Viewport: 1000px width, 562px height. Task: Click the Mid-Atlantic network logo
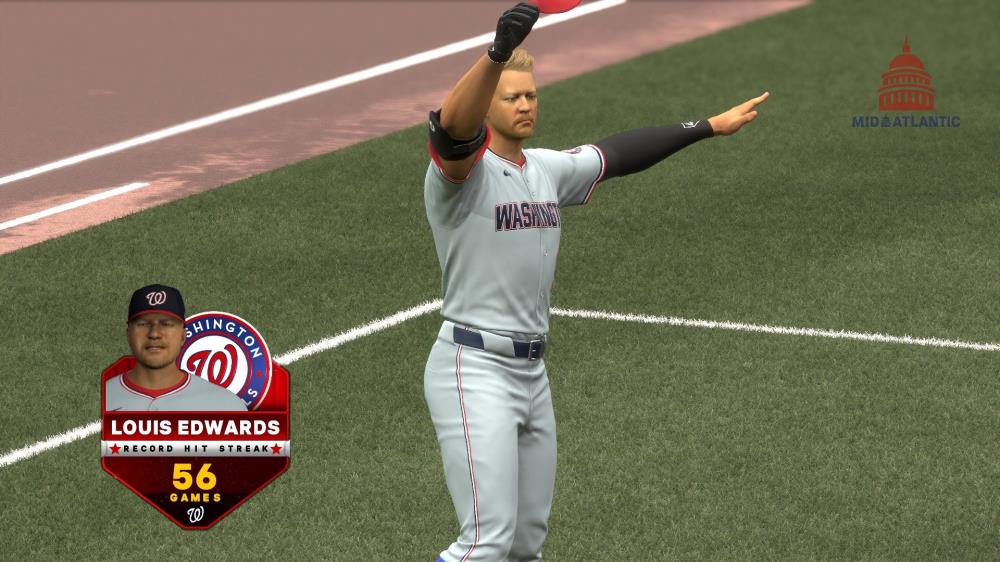[x=906, y=88]
